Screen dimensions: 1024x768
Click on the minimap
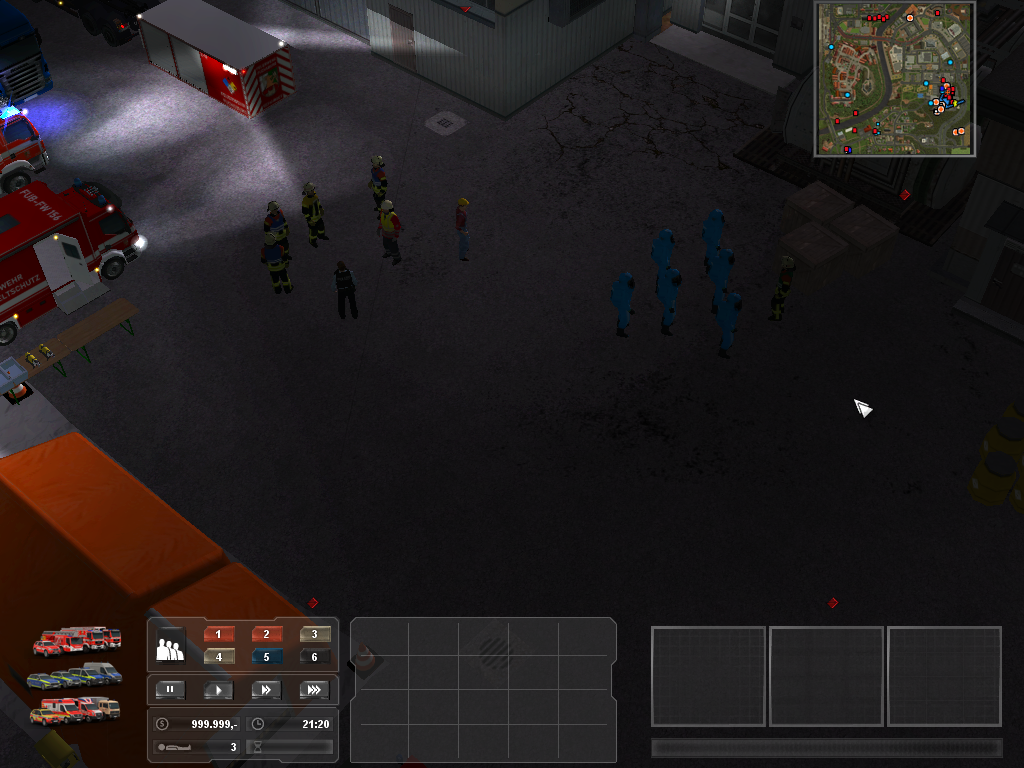coord(895,79)
